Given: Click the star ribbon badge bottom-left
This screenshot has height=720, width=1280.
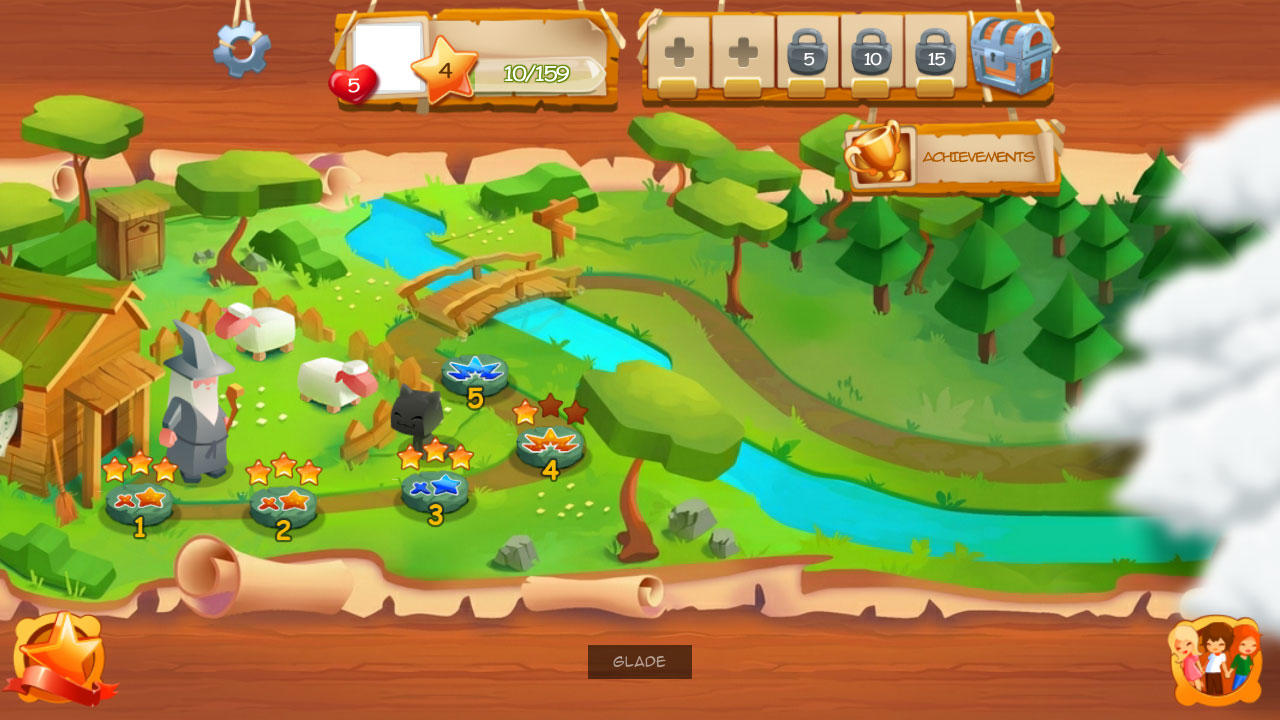Looking at the screenshot, I should tap(62, 661).
